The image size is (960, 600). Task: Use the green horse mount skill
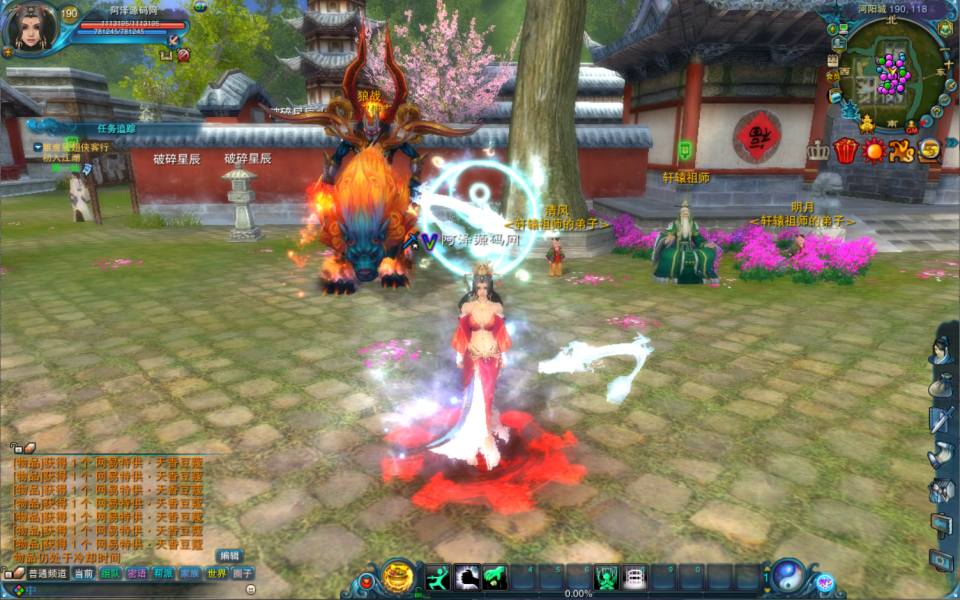point(495,577)
